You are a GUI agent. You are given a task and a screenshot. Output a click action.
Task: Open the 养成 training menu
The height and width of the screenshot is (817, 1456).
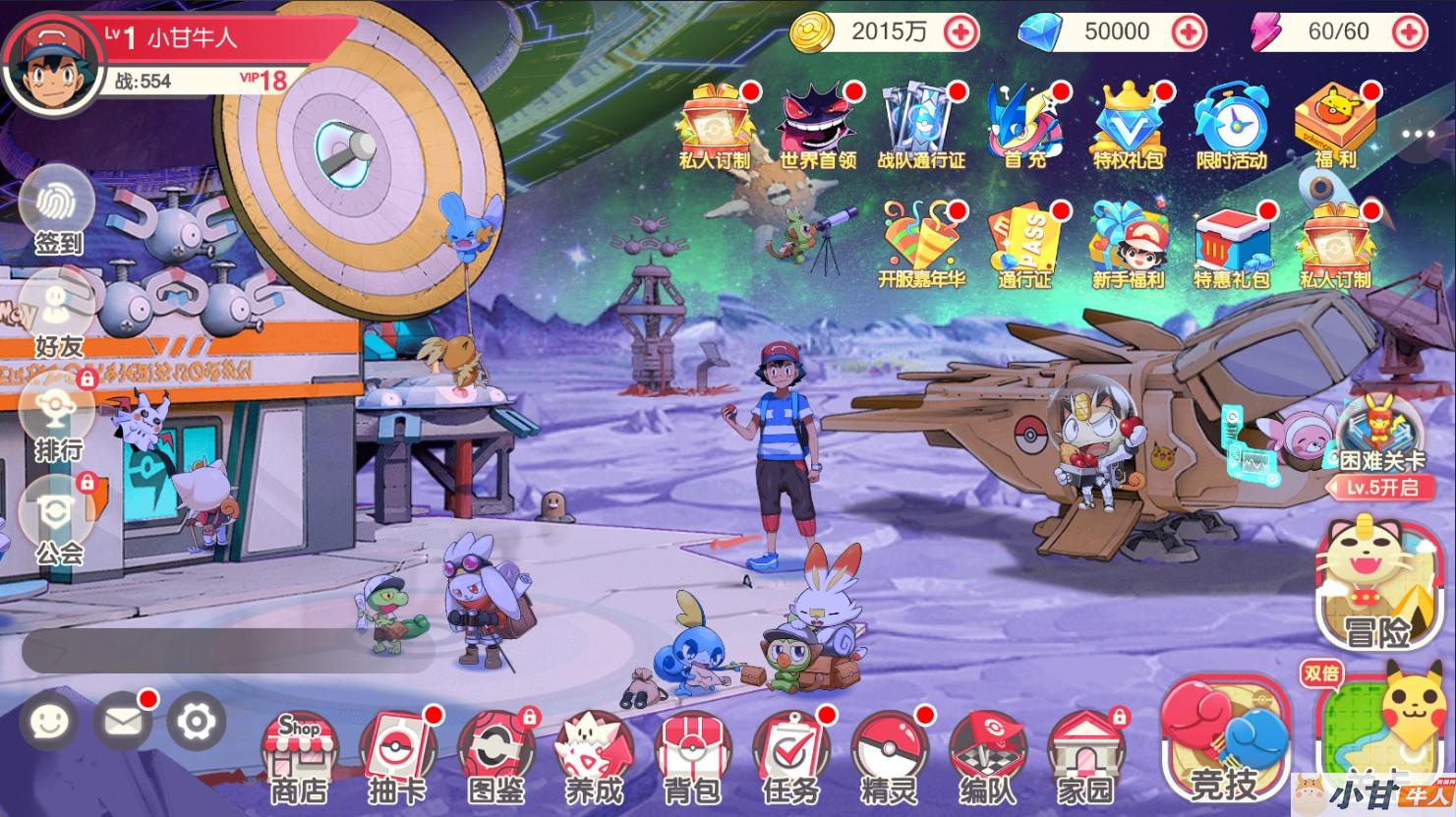(x=594, y=756)
